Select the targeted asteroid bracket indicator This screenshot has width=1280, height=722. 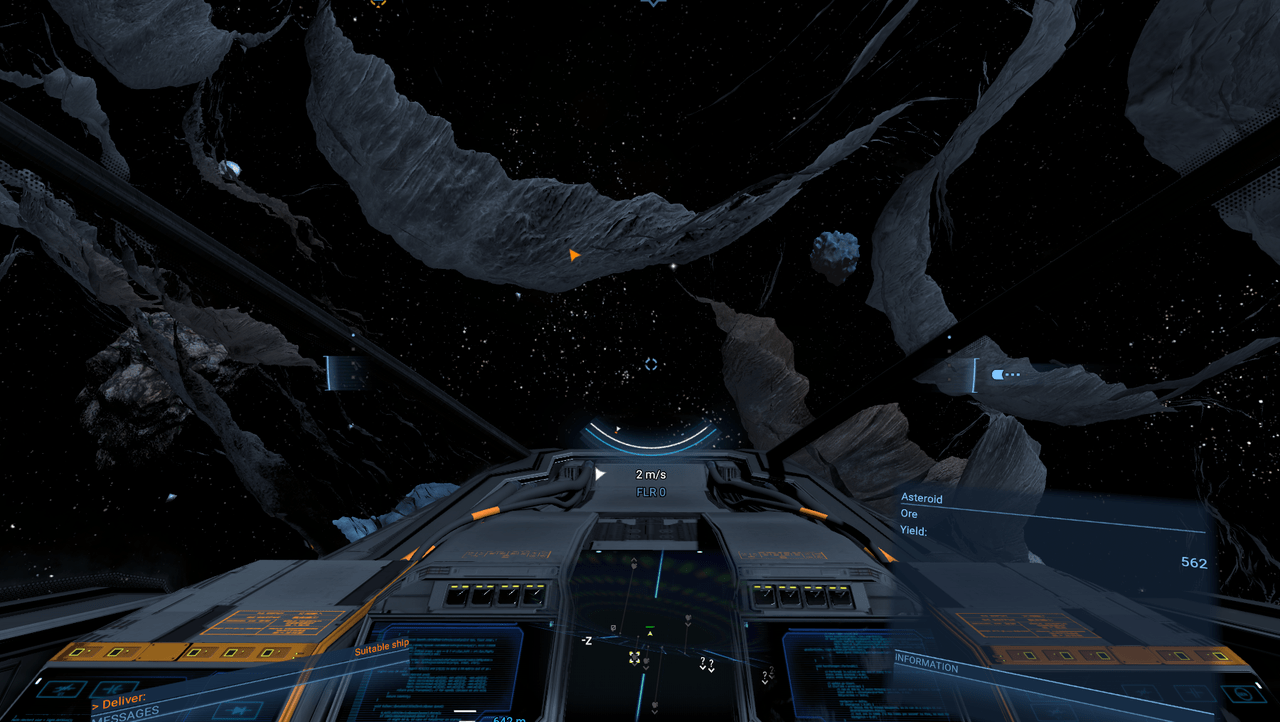coord(976,376)
